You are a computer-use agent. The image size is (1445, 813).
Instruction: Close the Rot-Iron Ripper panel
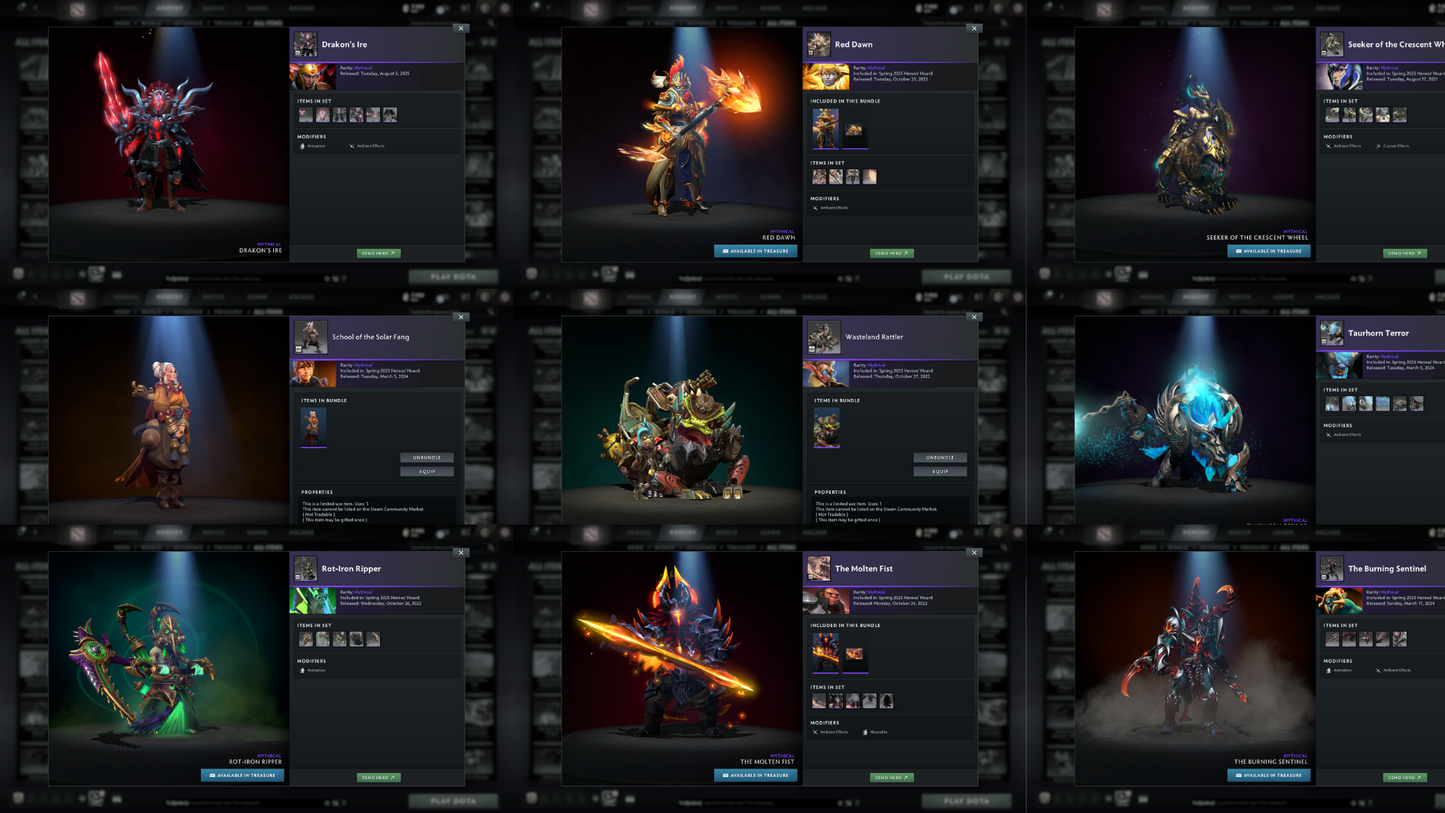coord(461,552)
